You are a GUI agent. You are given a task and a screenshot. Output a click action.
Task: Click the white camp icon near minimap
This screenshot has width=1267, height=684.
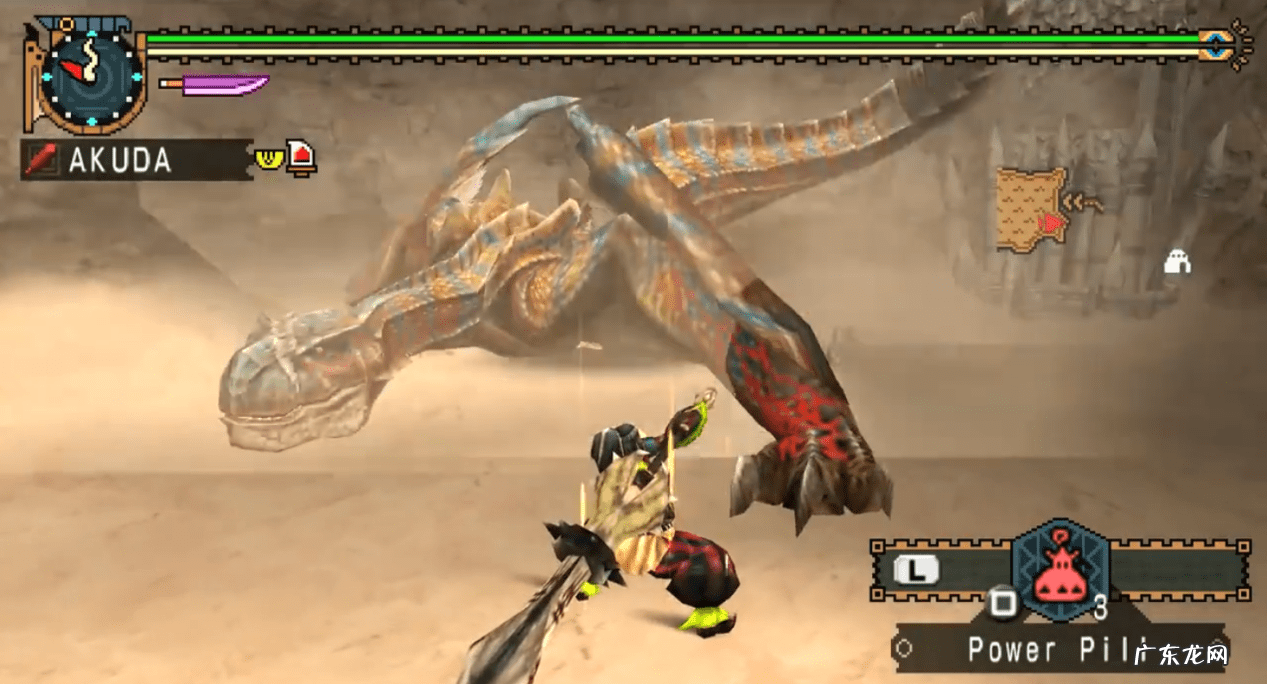1178,262
